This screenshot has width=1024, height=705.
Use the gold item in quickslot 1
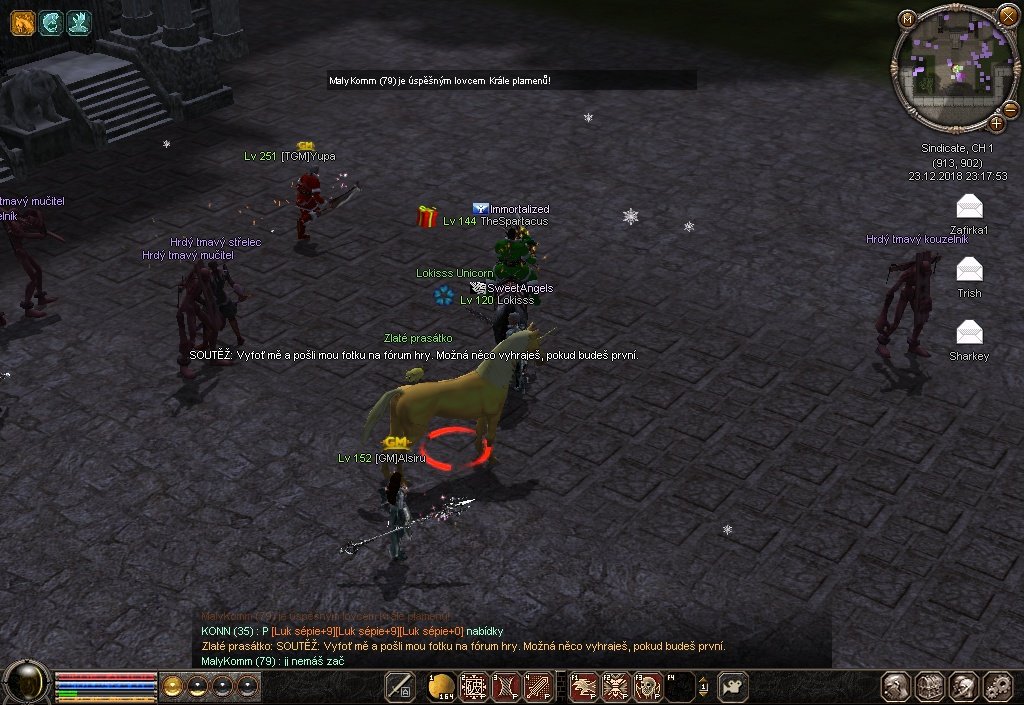443,686
